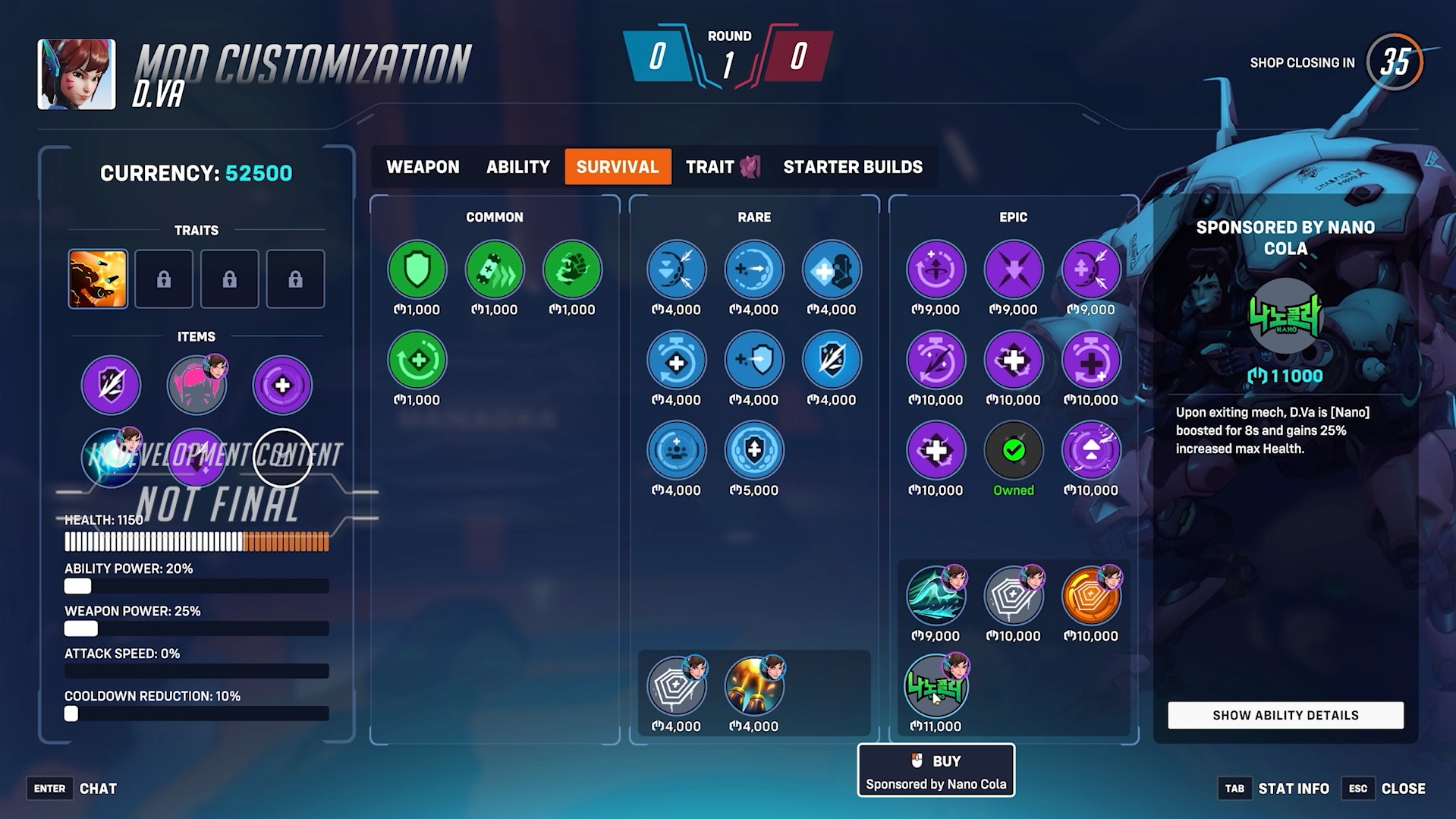The width and height of the screenshot is (1456, 819).
Task: Click the Chat input prompt
Action: pos(98,789)
